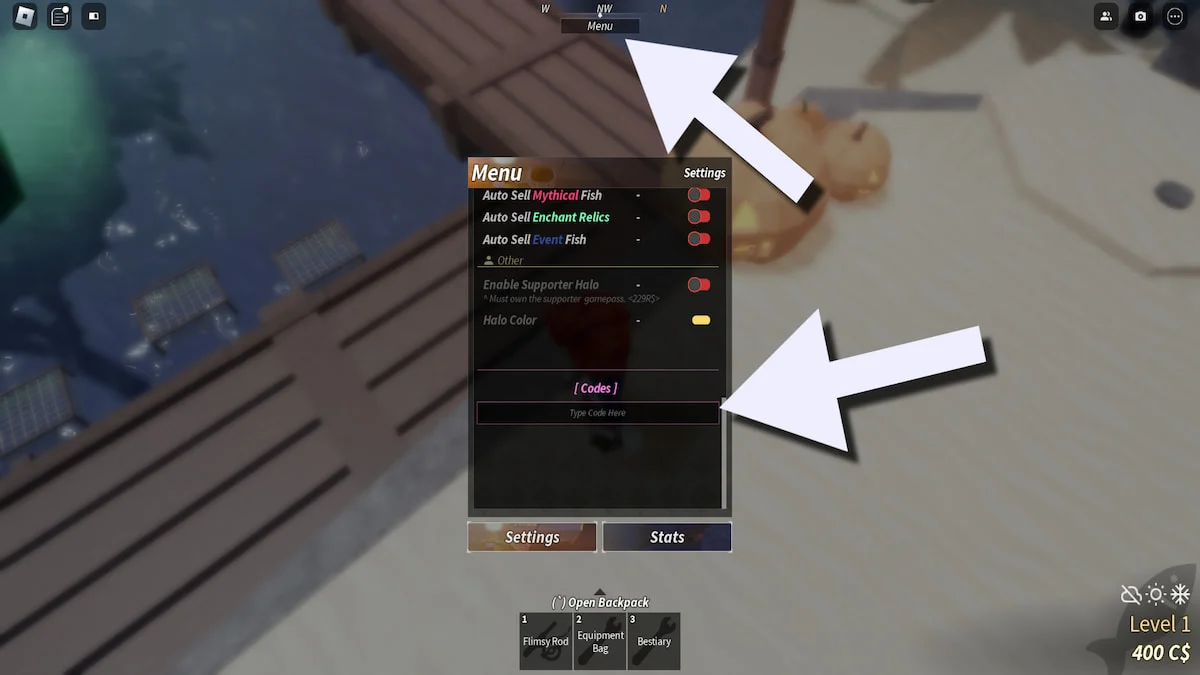Click the Open Backpack label
1200x675 pixels.
point(600,602)
